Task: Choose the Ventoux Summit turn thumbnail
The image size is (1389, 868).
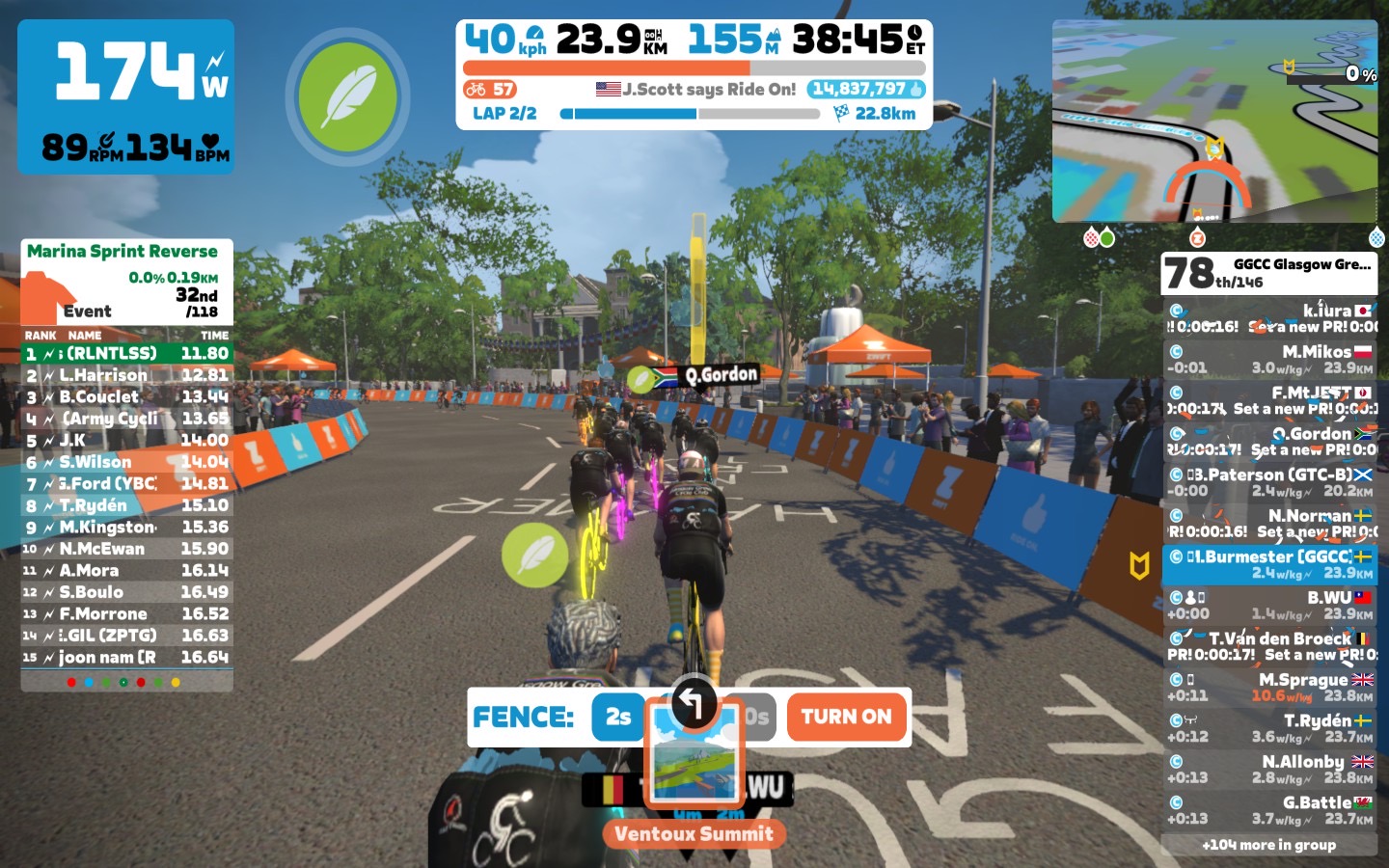Action: 694,753
